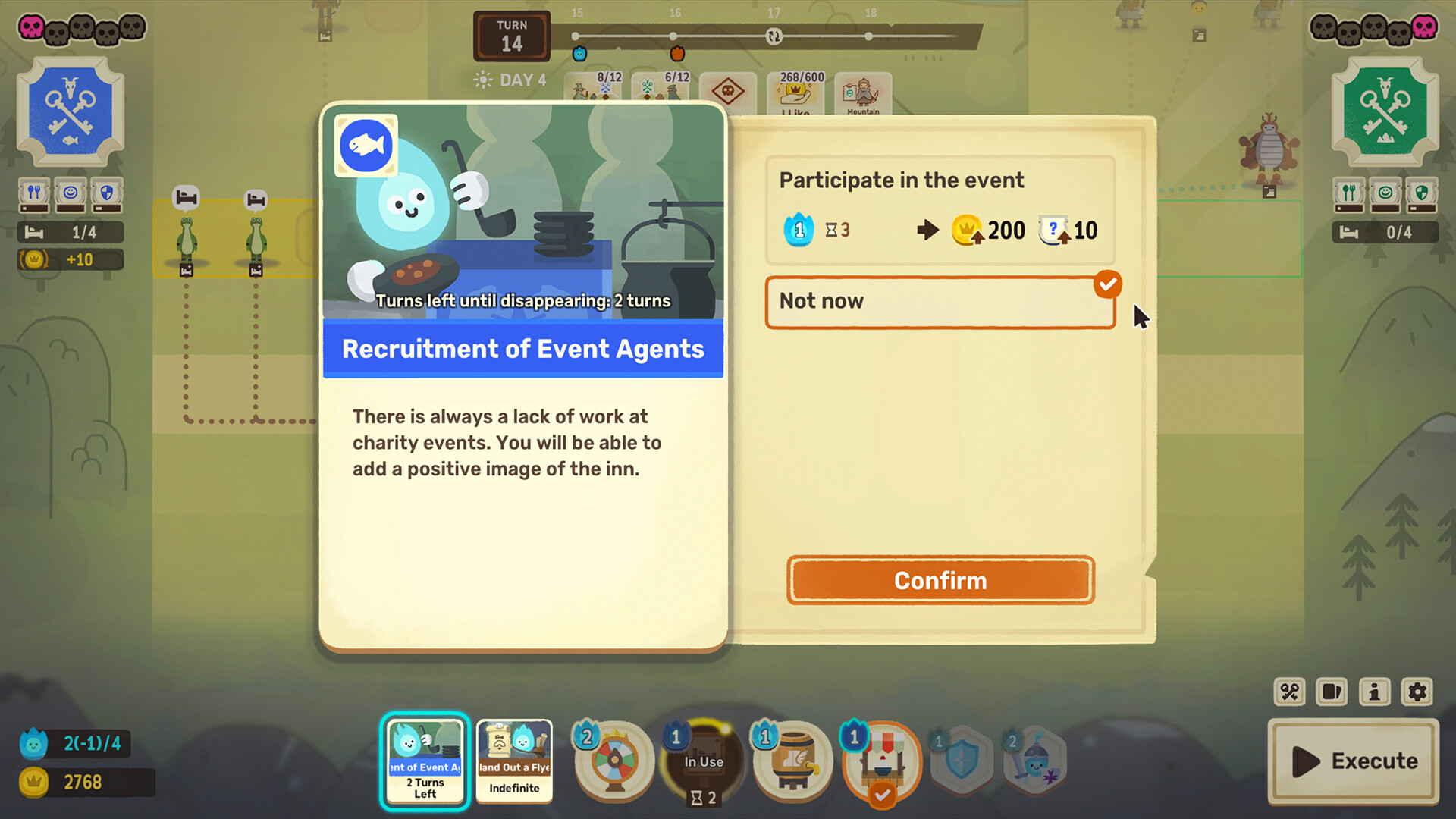
Task: Expand the blue keys faction emblem
Action: (71, 110)
